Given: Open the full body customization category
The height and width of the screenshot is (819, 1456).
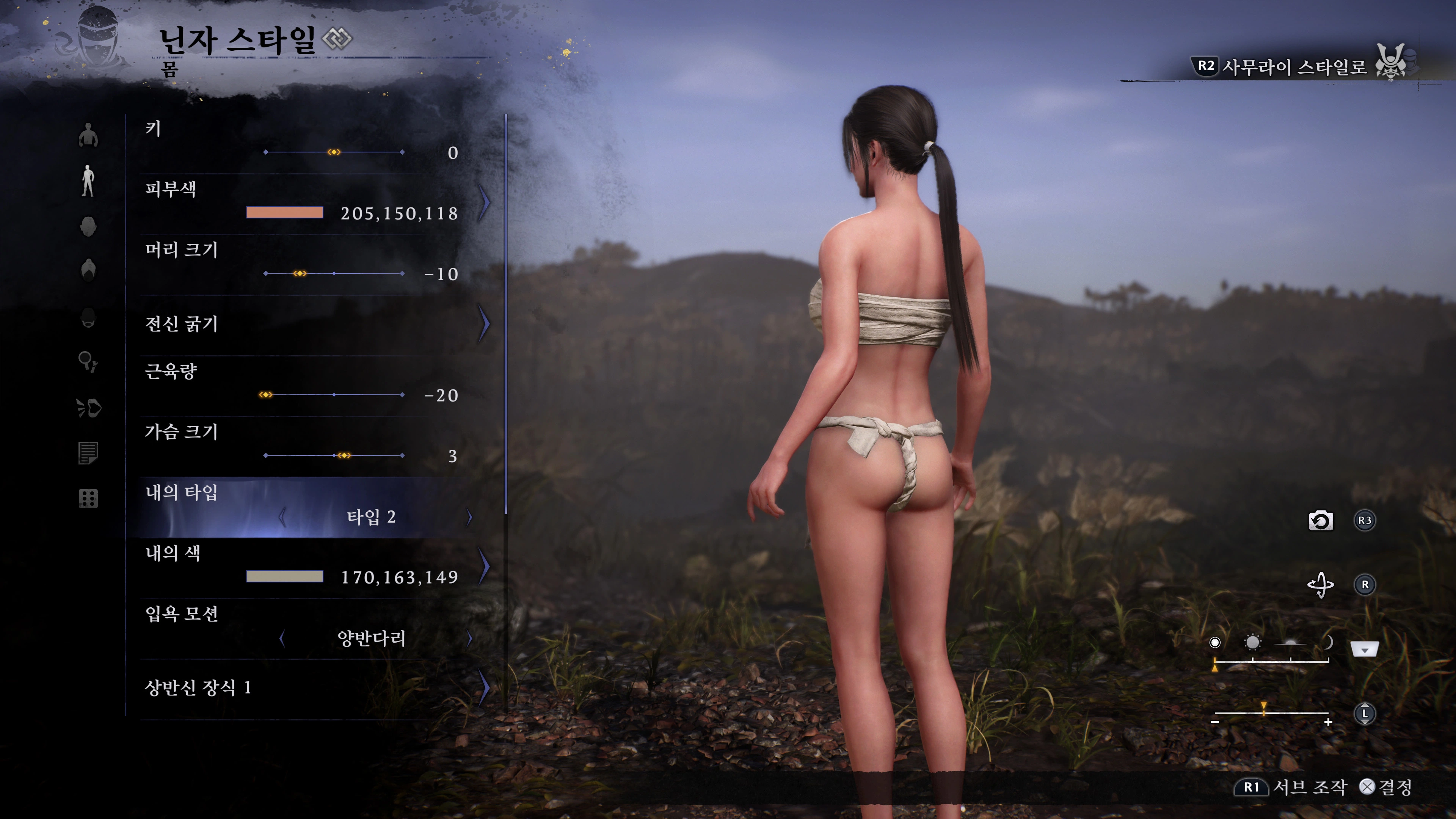Looking at the screenshot, I should [x=88, y=180].
